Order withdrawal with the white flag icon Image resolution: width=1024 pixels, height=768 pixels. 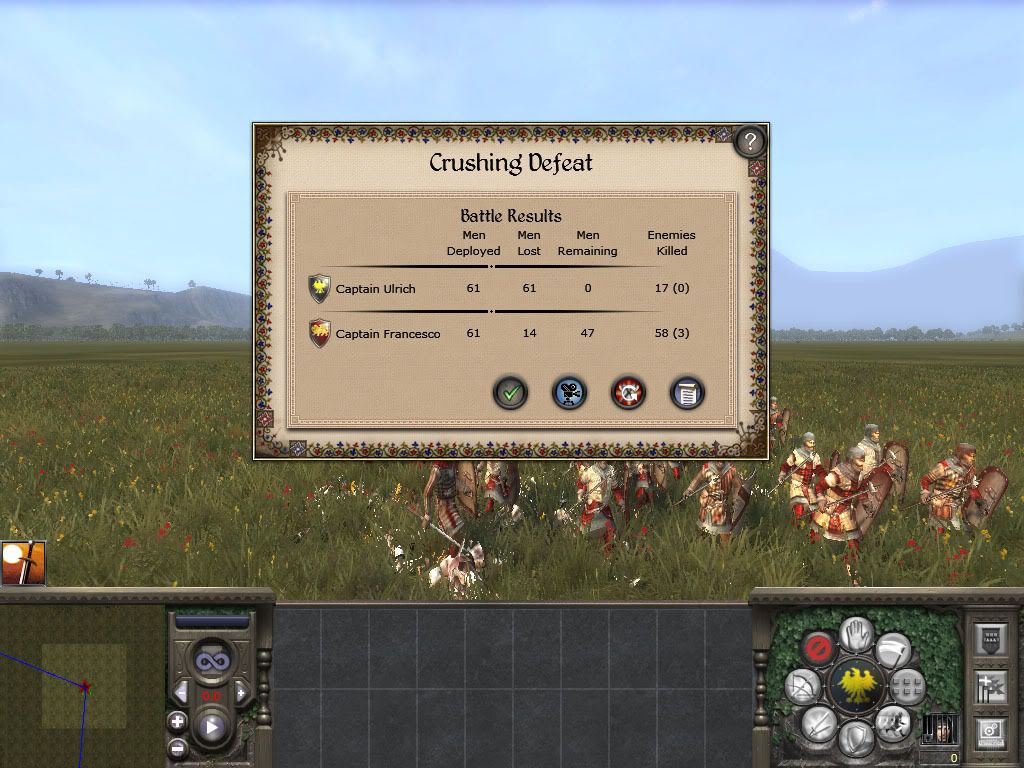892,648
